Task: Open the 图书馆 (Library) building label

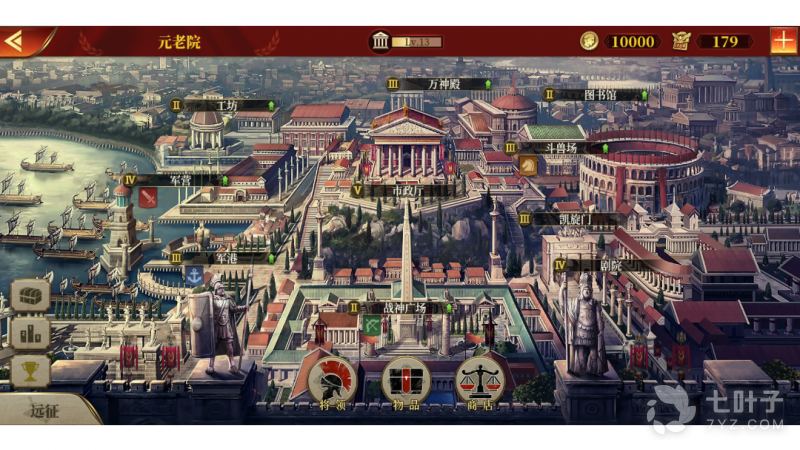Action: click(x=600, y=95)
